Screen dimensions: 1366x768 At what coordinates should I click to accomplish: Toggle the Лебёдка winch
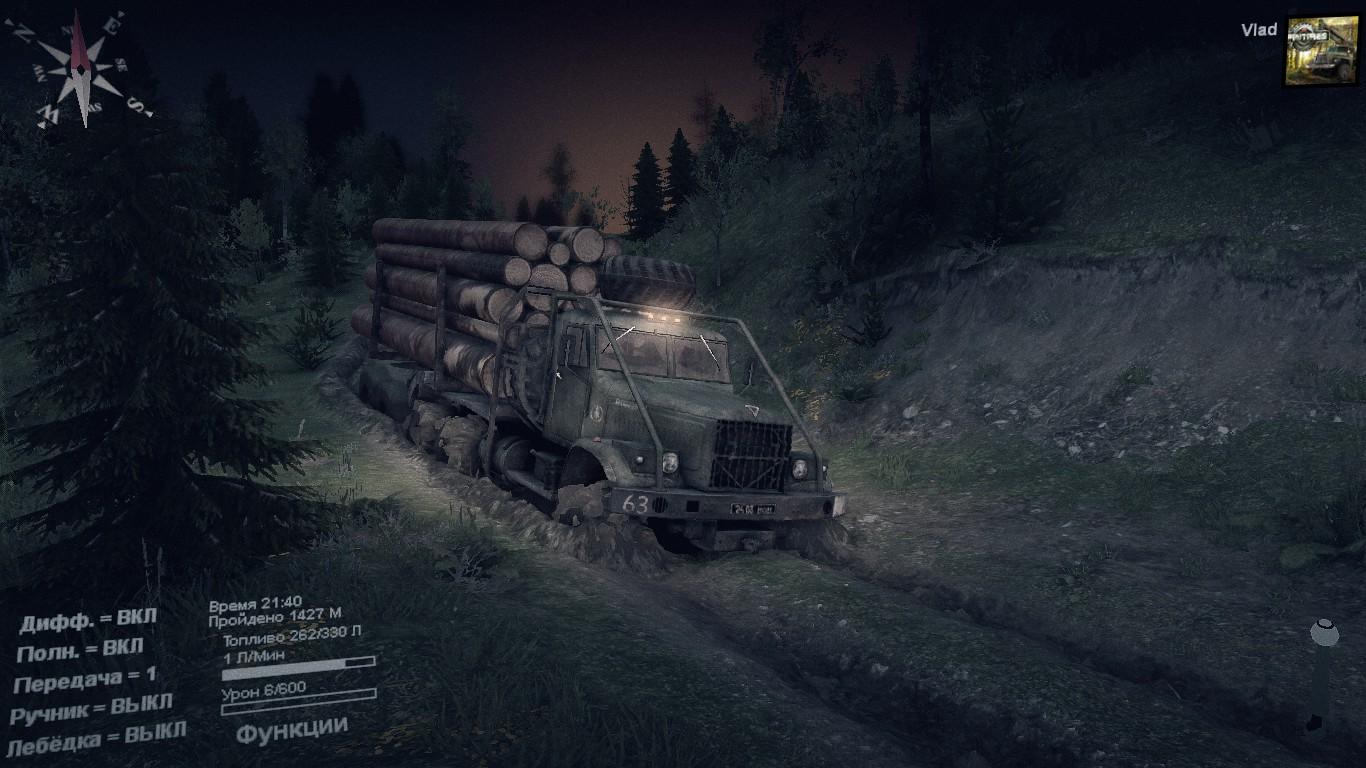[x=95, y=740]
